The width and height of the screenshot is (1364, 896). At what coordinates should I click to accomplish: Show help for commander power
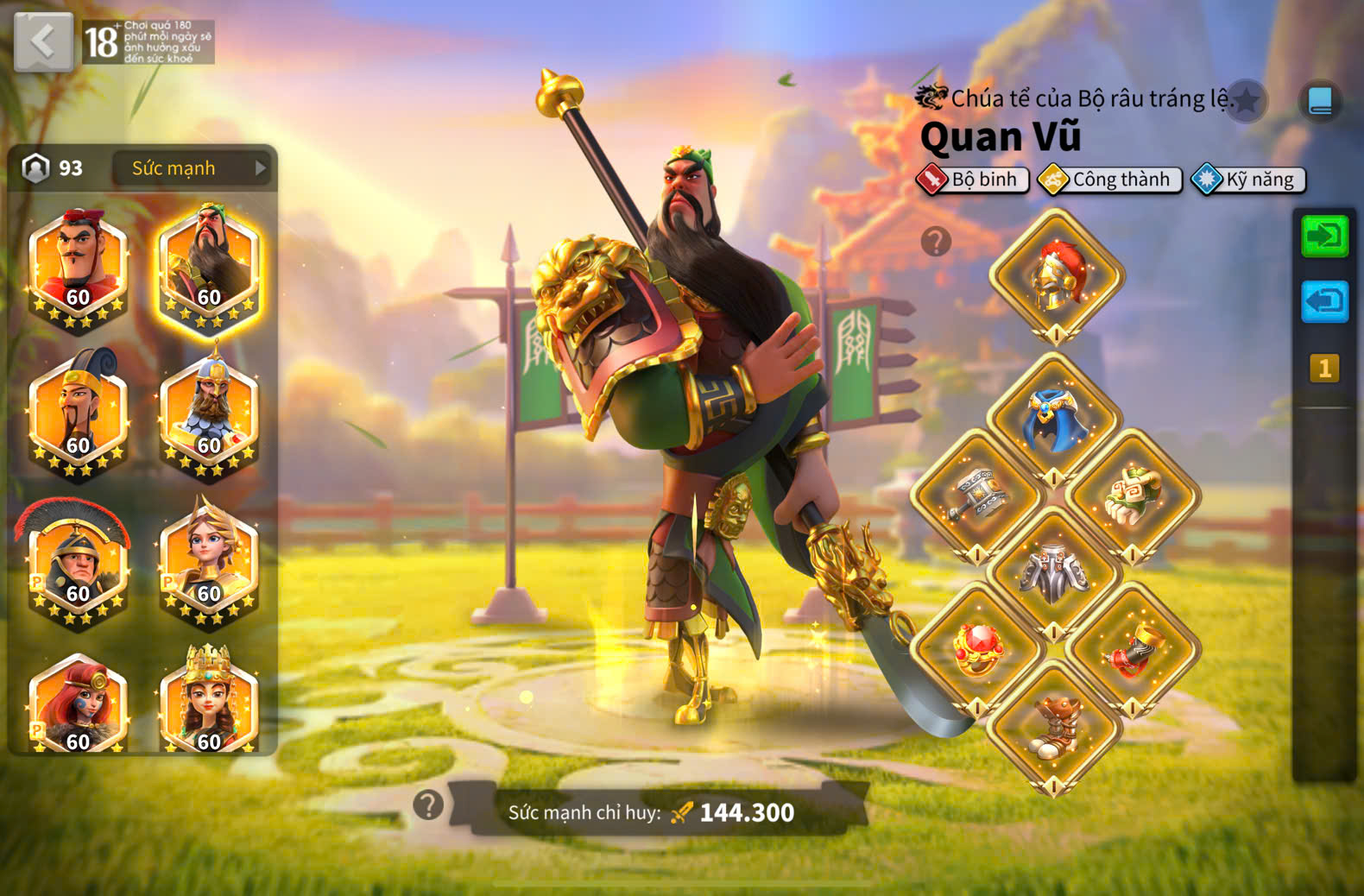click(x=428, y=805)
